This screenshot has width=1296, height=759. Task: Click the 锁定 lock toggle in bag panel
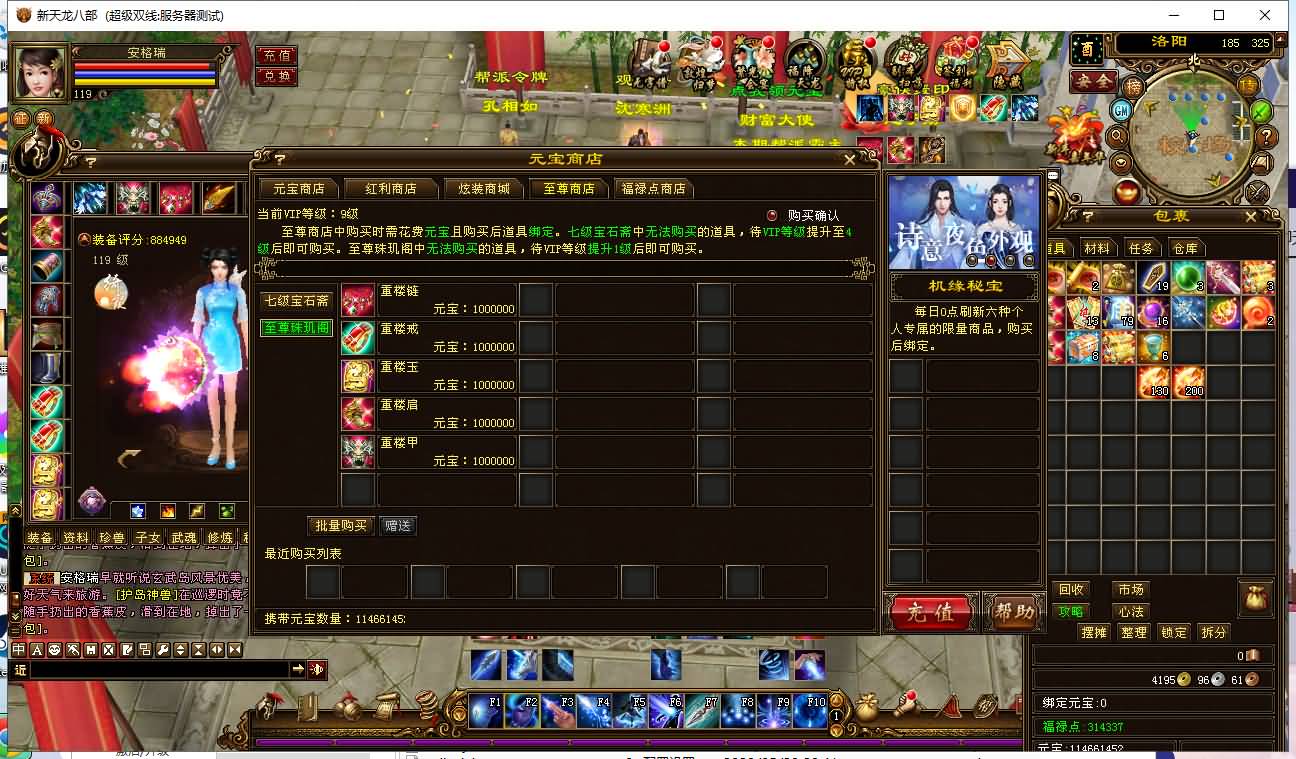pyautogui.click(x=1173, y=632)
